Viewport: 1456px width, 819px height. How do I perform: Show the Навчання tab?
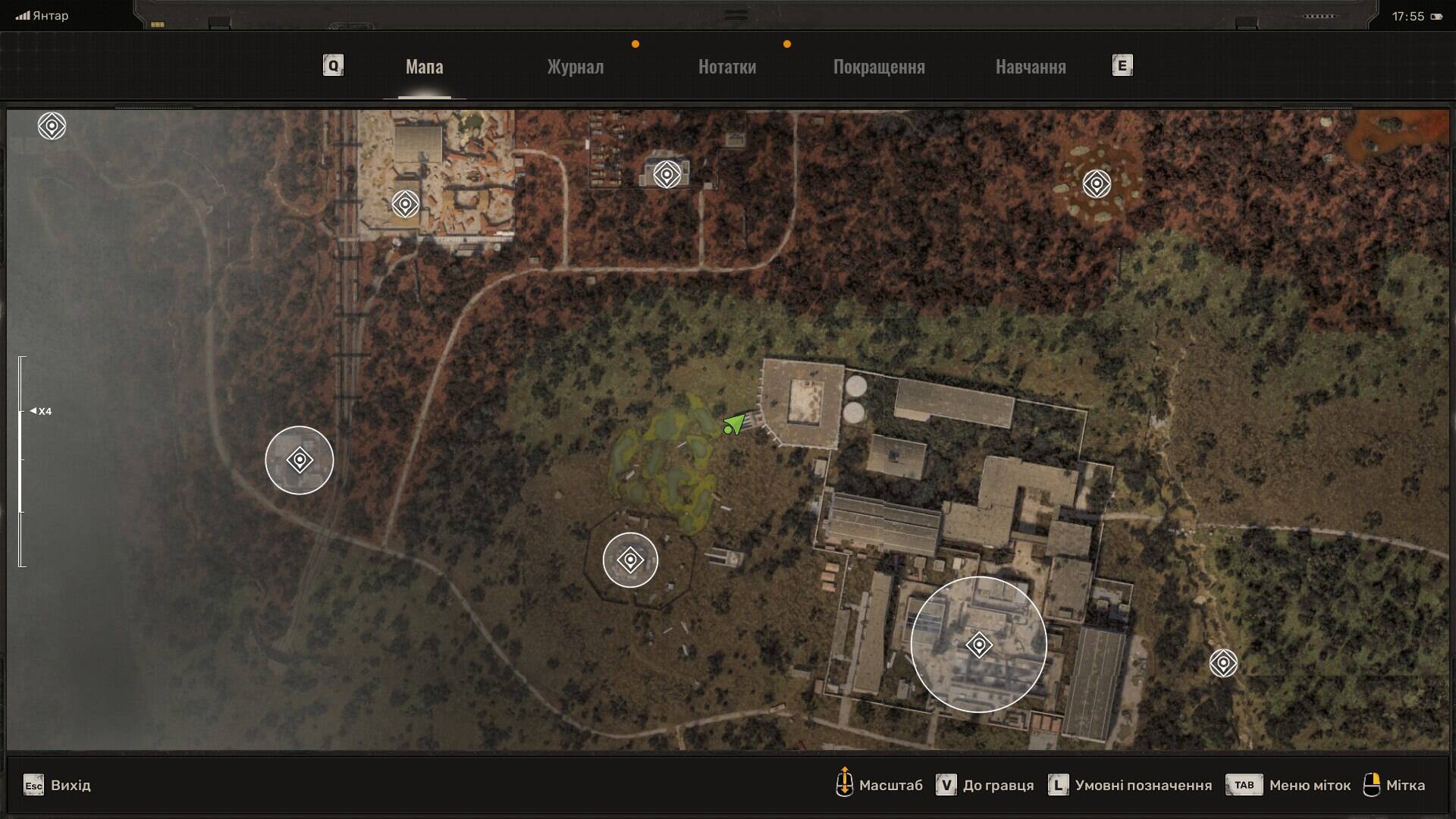(1031, 67)
